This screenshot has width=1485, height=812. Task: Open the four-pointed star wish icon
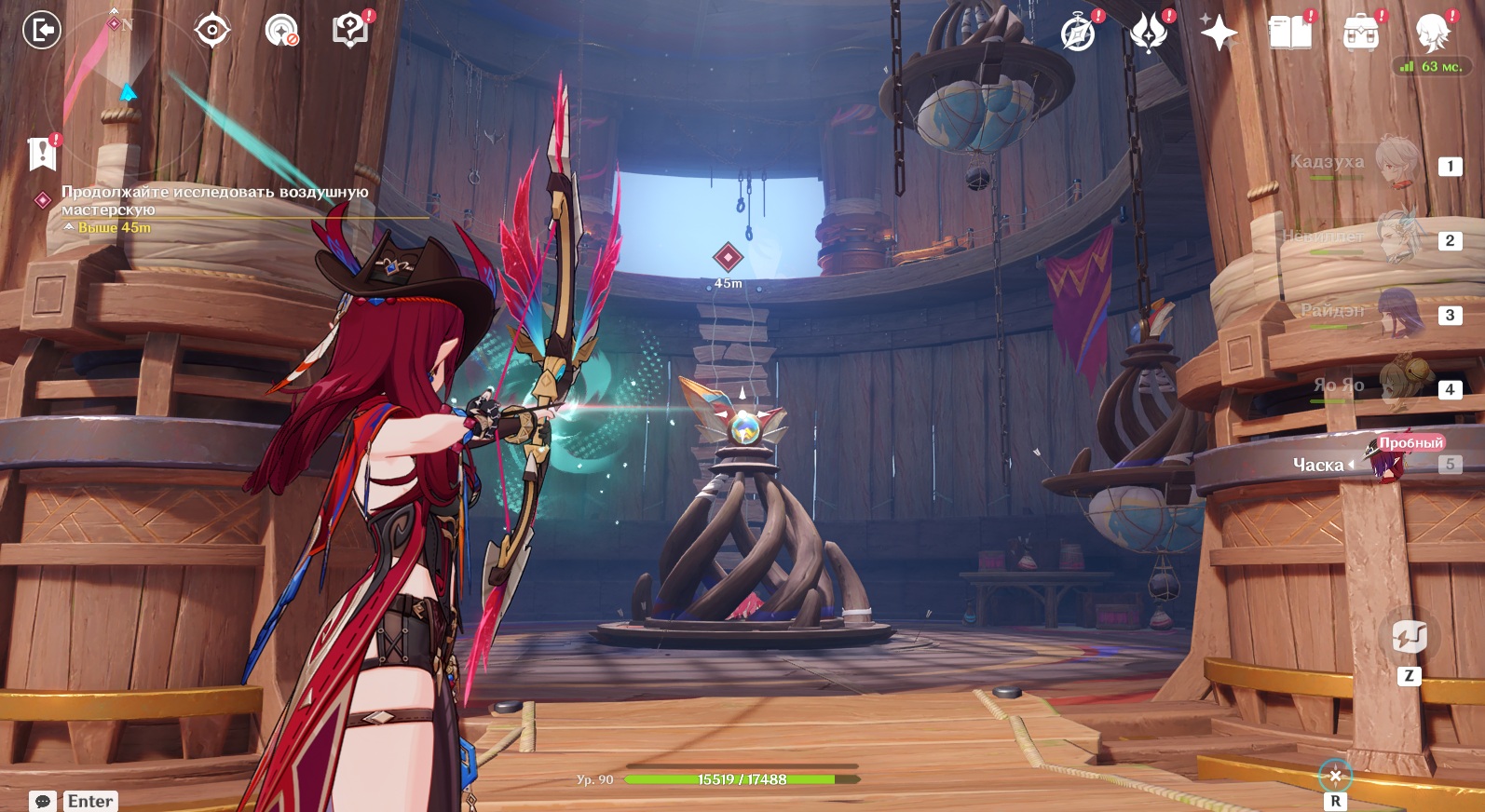(1218, 34)
